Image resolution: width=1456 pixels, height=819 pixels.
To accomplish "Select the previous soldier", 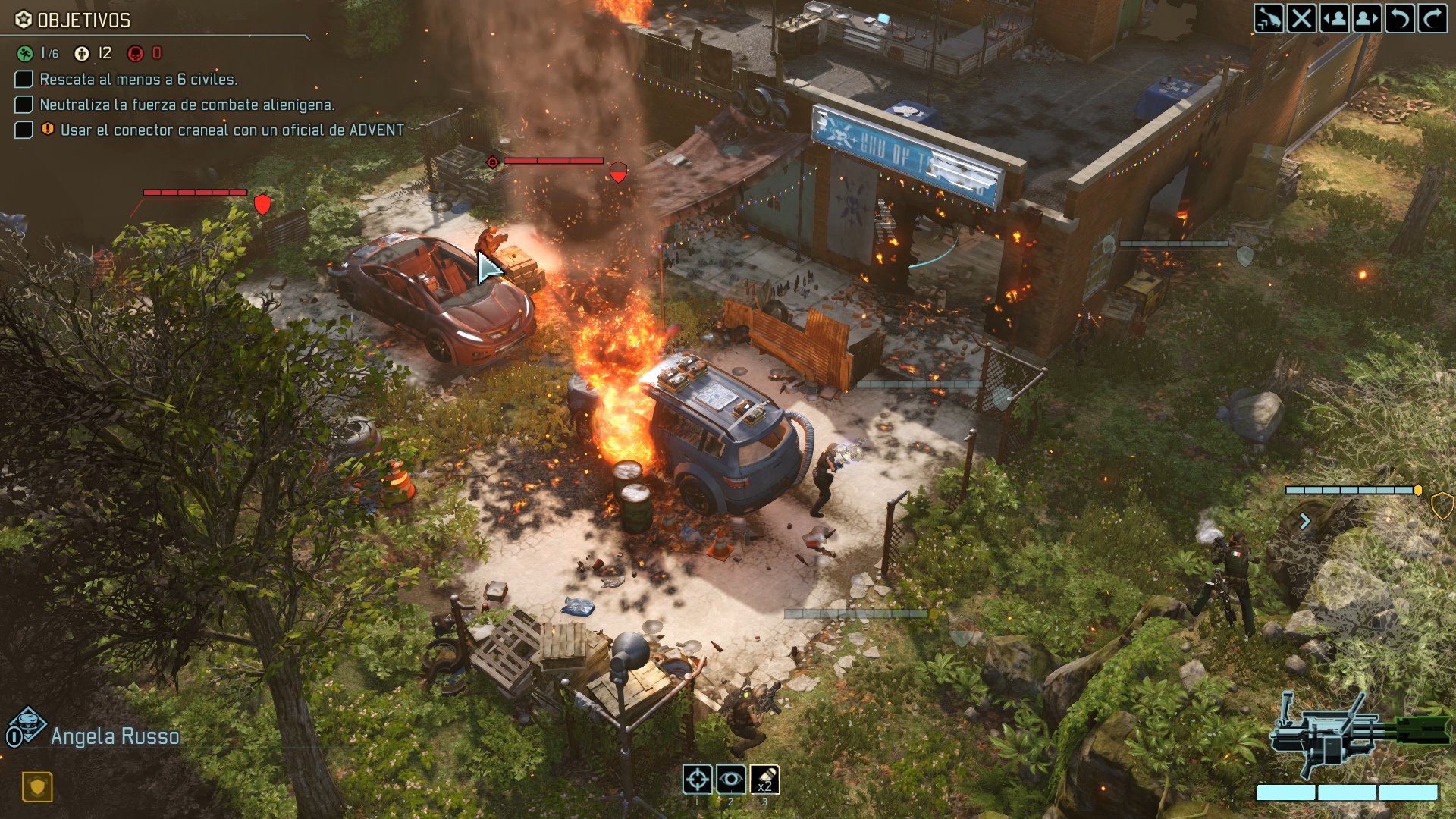I will [1335, 18].
